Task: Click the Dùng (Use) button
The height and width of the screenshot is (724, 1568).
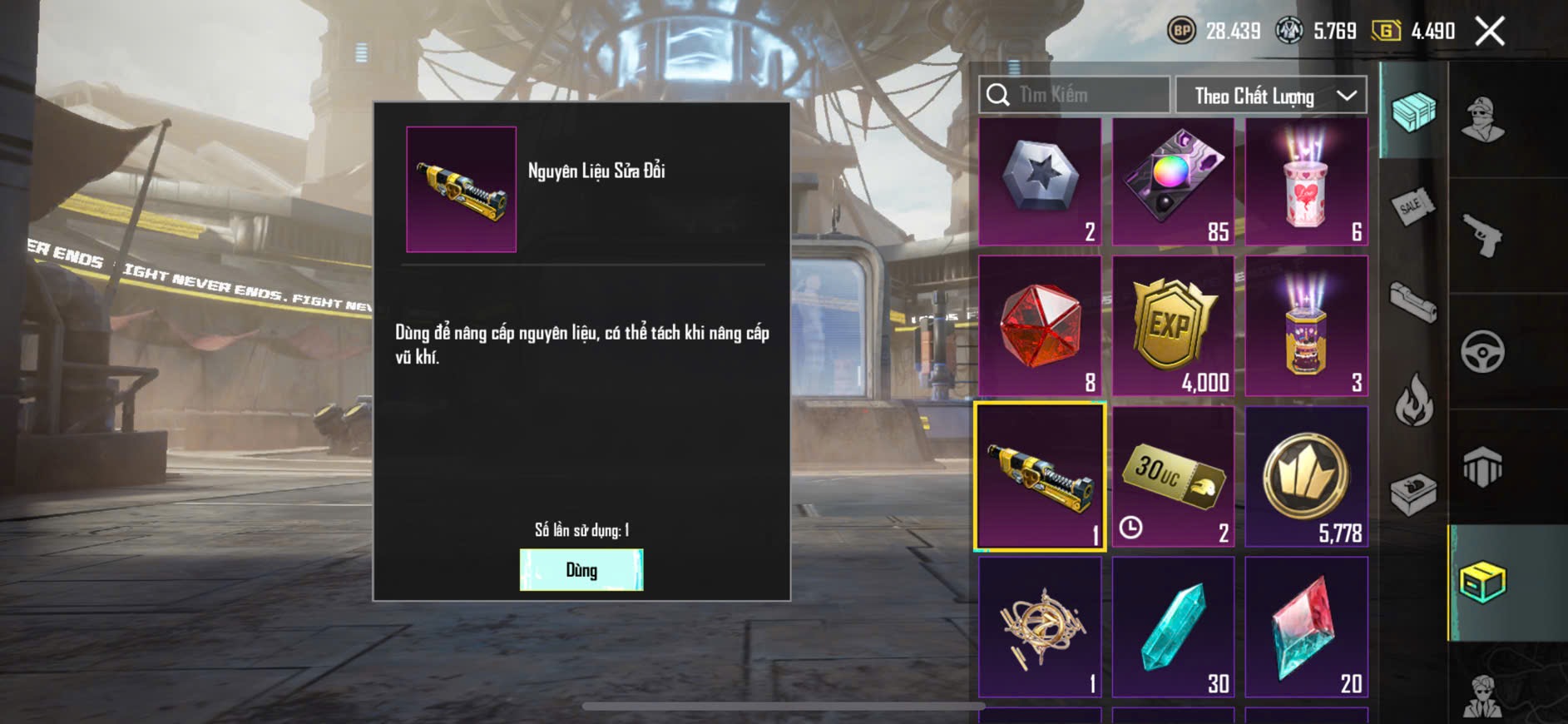Action: [581, 570]
